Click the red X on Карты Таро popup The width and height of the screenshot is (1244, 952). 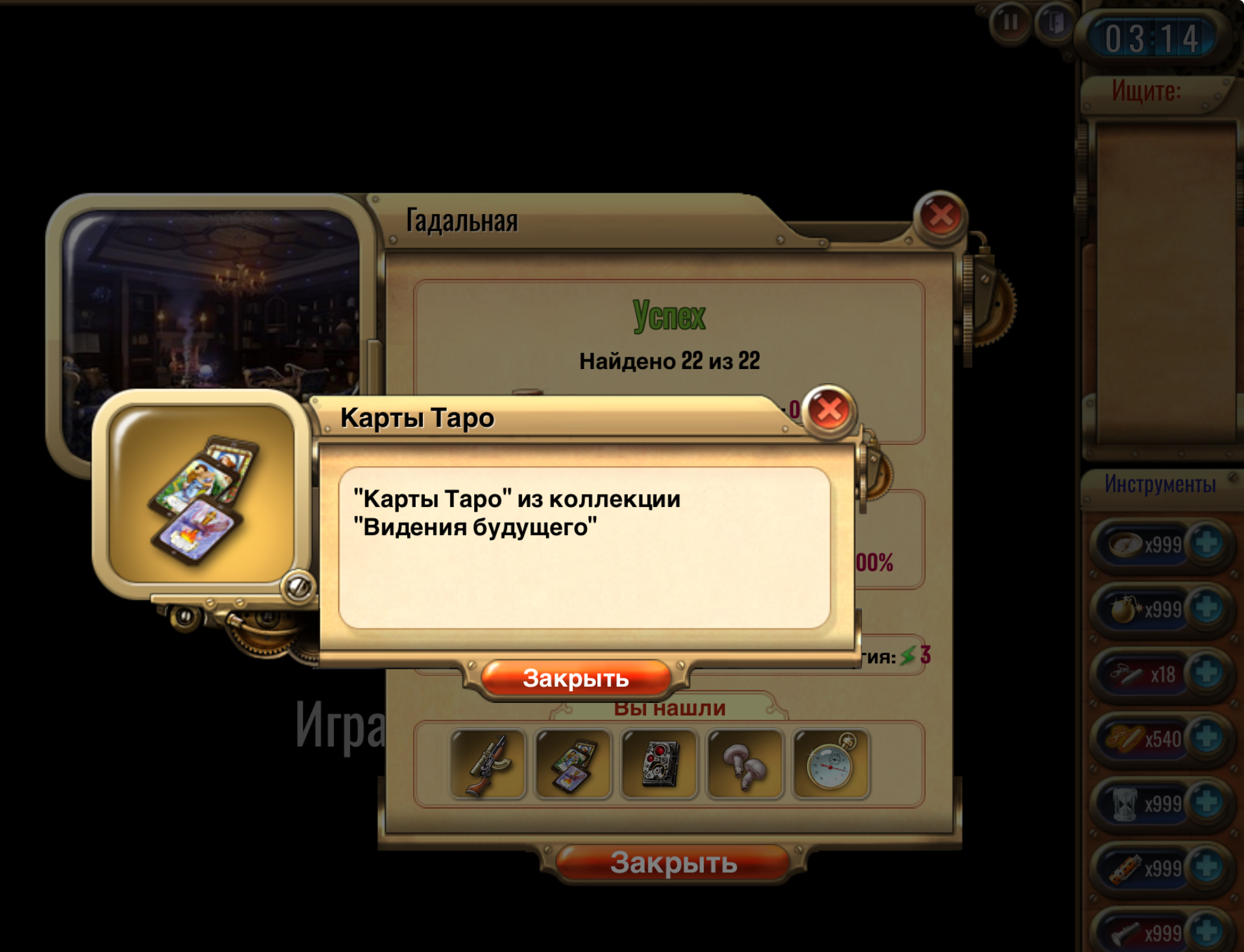(829, 409)
